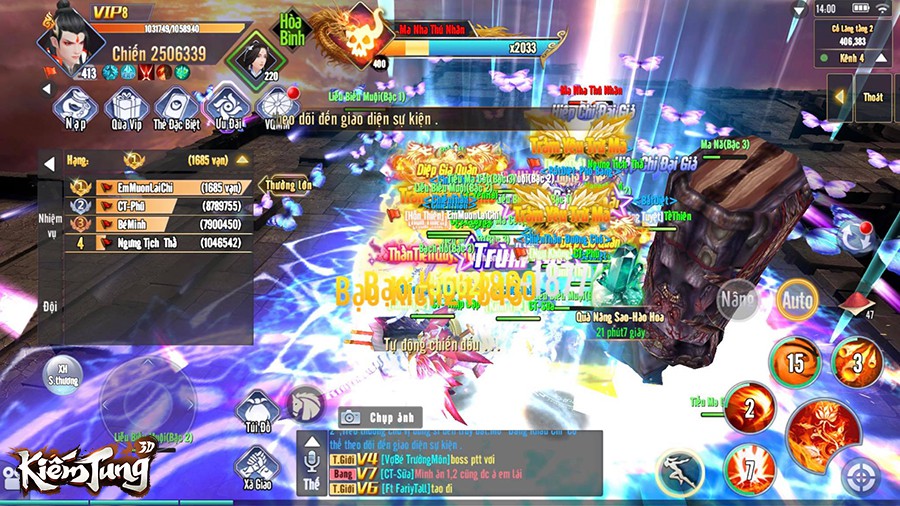Switch to the Đội team tab

click(x=50, y=305)
